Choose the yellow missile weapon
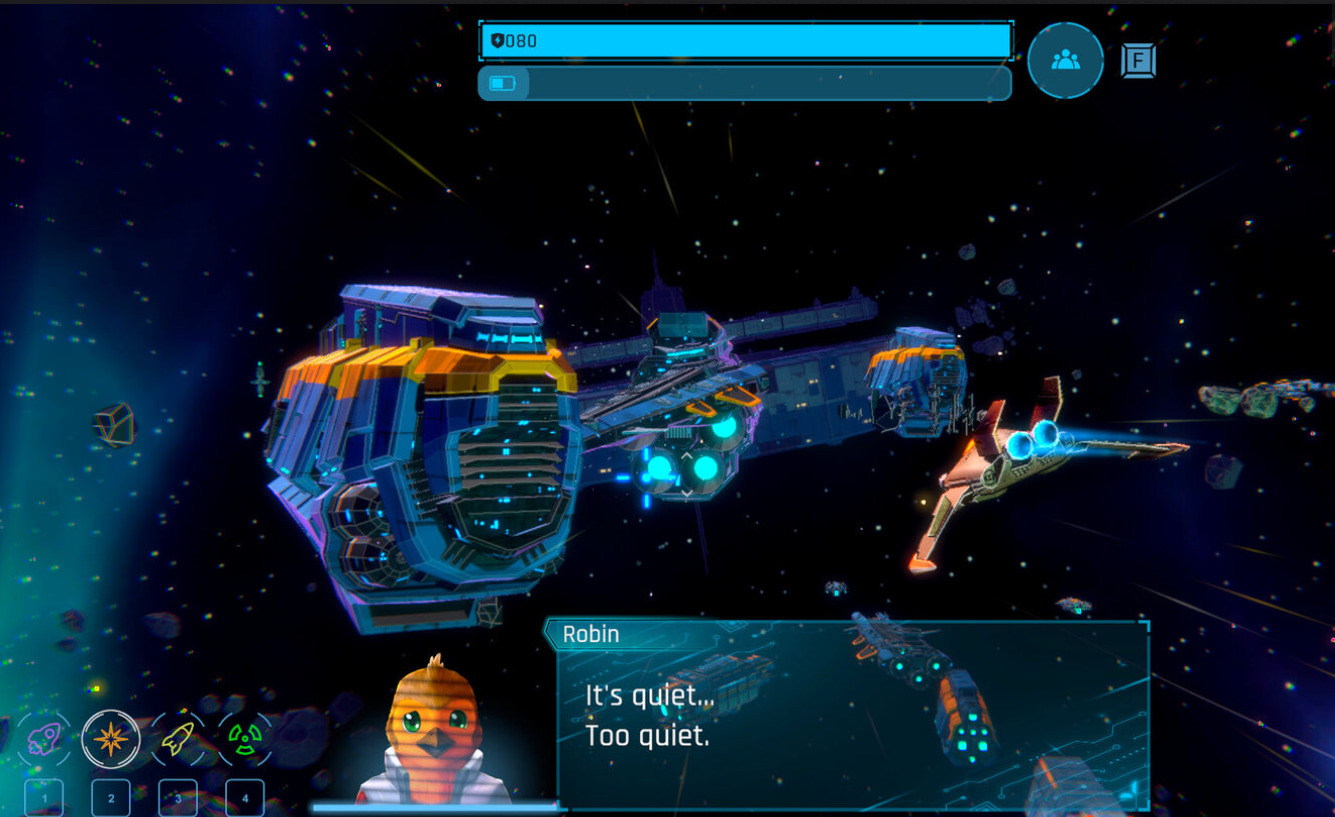 pos(178,739)
